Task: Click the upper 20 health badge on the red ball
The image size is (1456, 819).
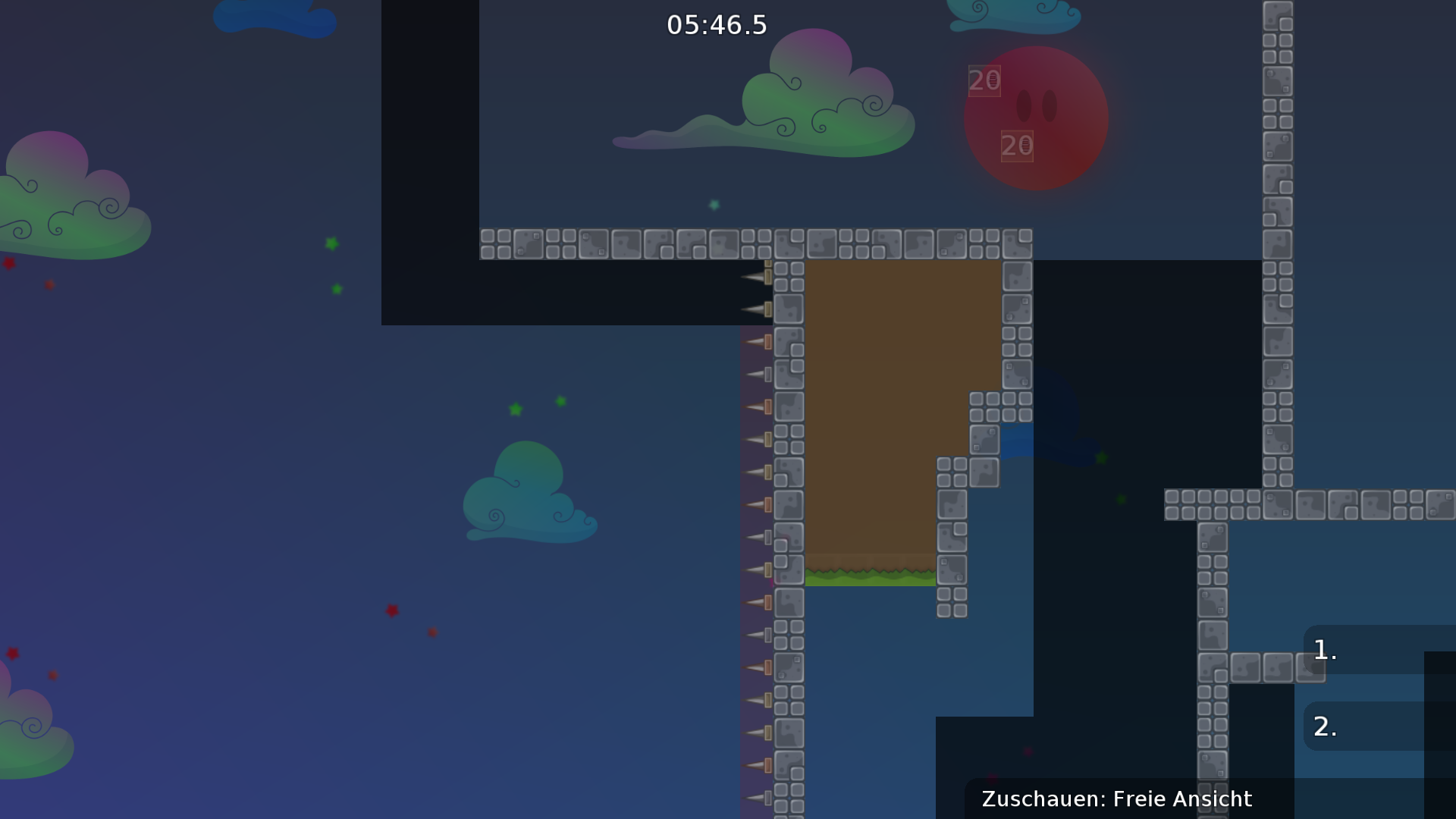Action: tap(984, 80)
